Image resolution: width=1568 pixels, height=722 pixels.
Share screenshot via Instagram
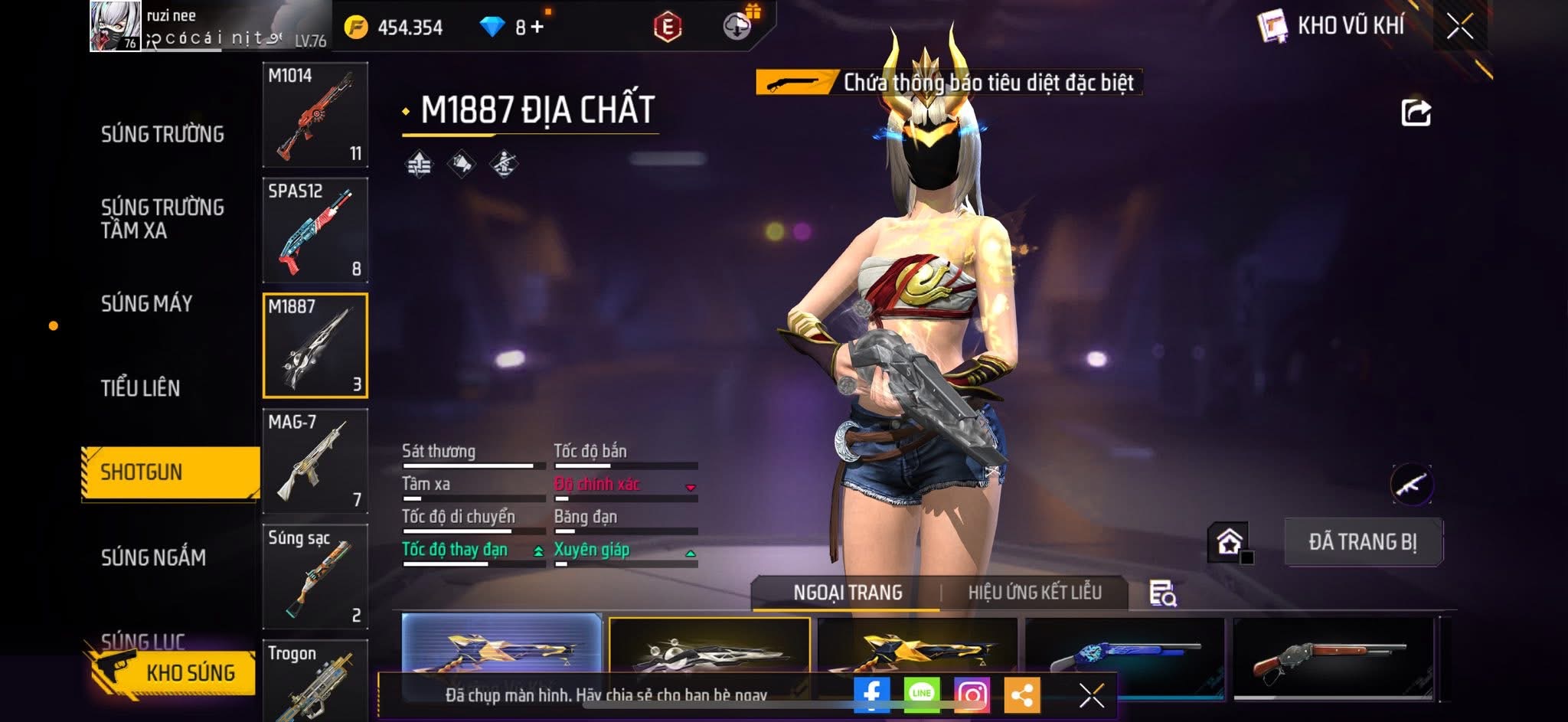(972, 694)
